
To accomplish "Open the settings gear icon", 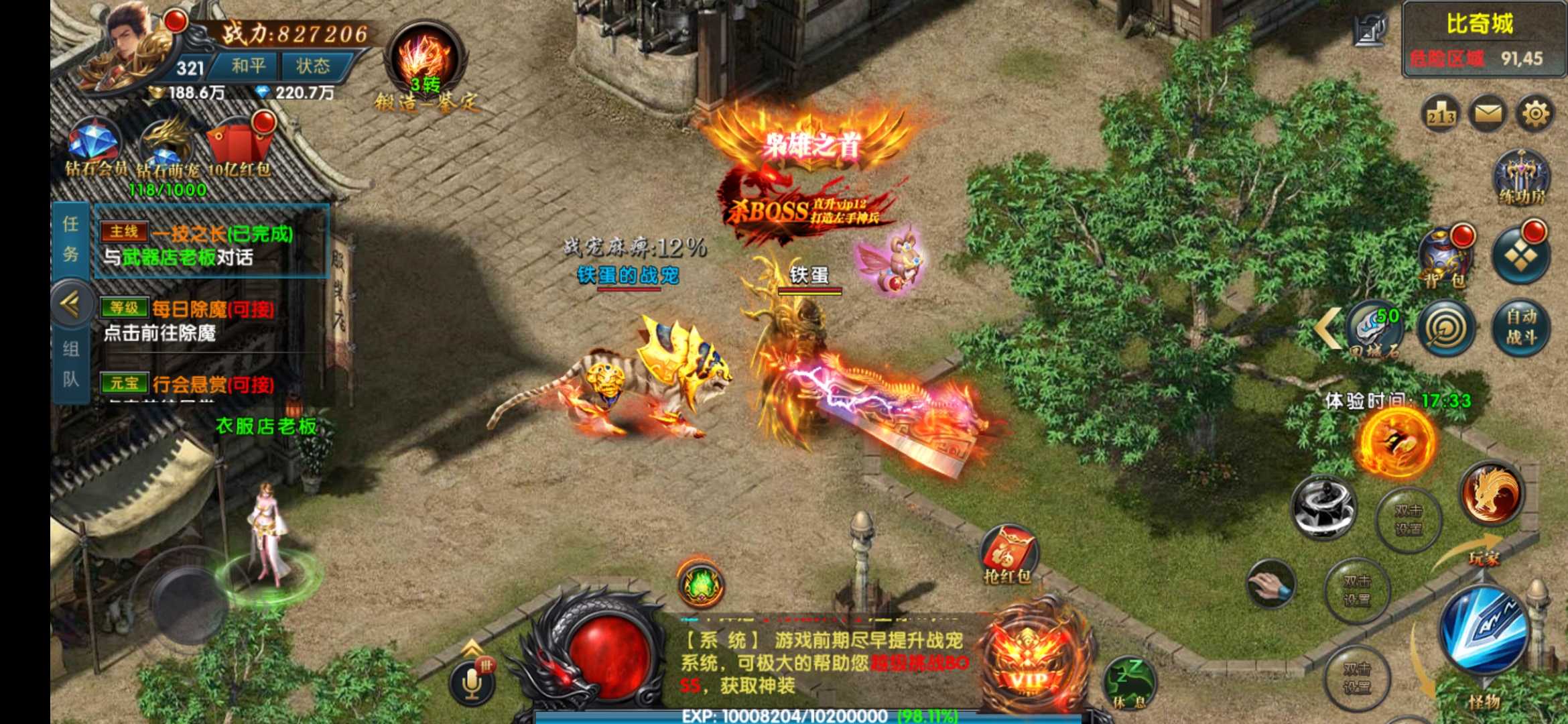I will (1534, 114).
